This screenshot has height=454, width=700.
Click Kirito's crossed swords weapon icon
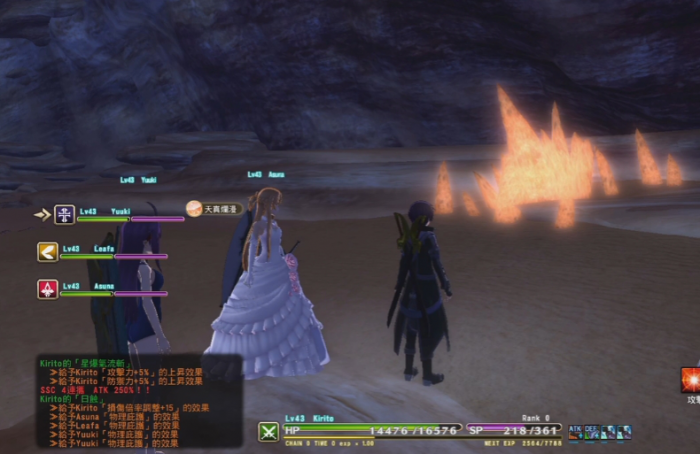268,432
